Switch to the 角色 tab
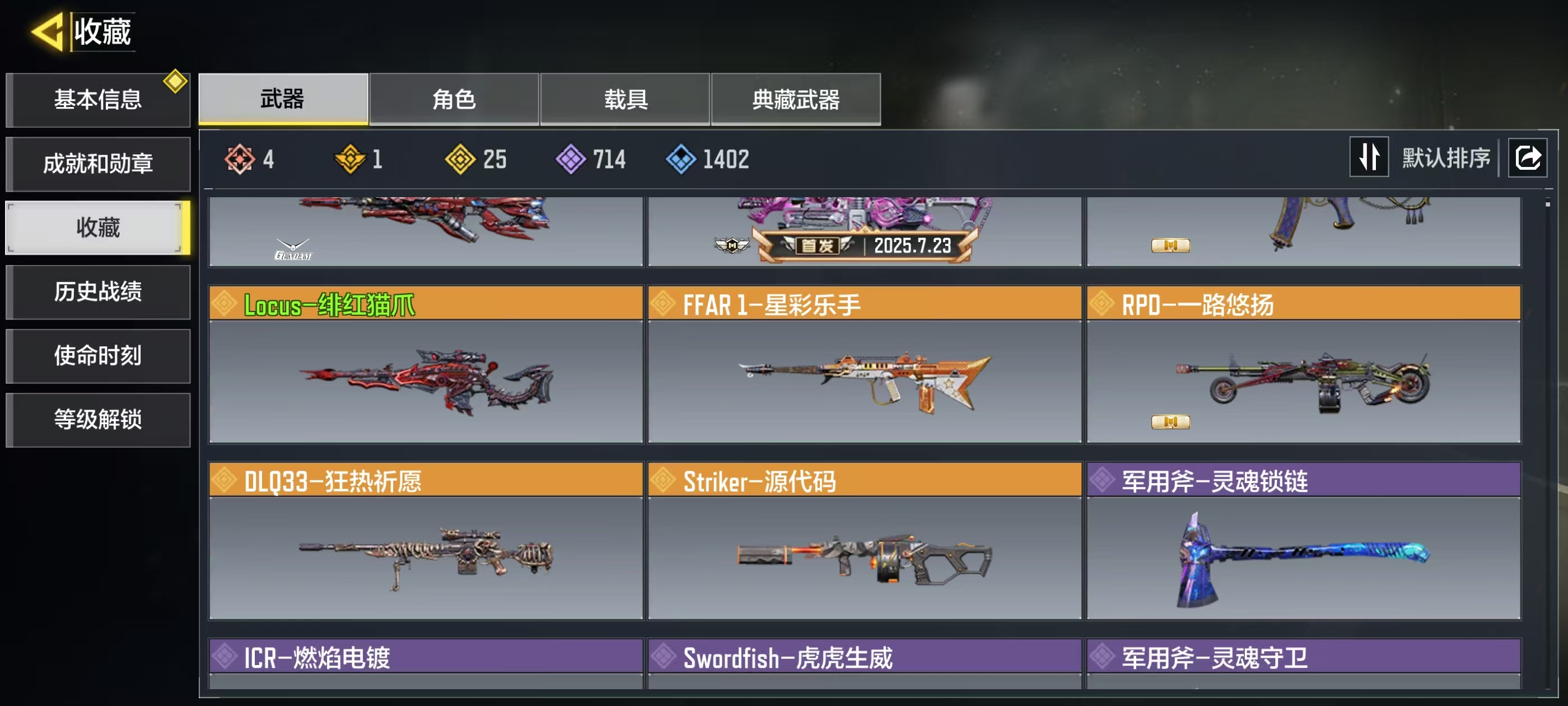Image resolution: width=1568 pixels, height=706 pixels. click(454, 99)
